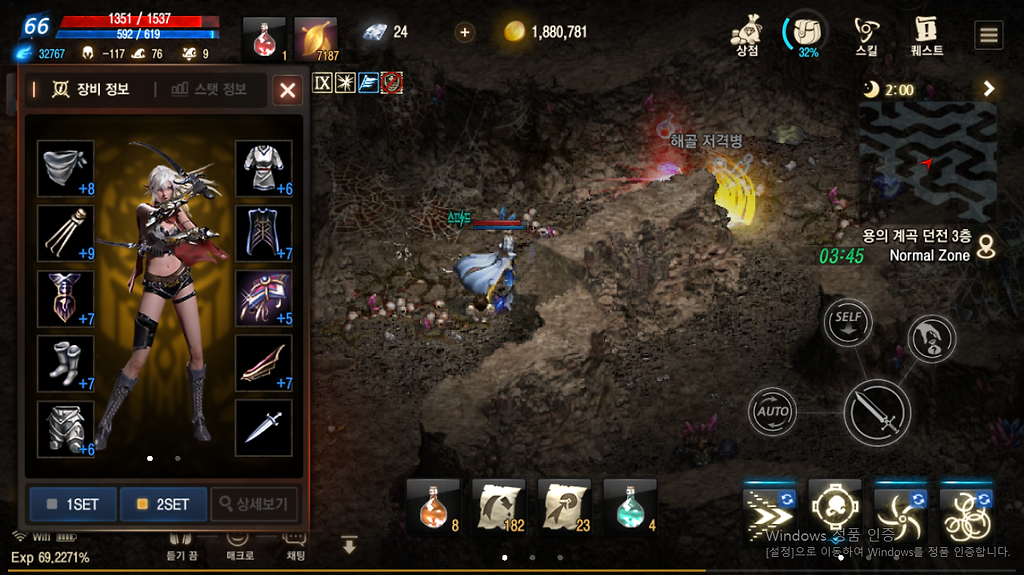Select the 1SET equipment preset
This screenshot has width=1024, height=575.
pos(73,504)
